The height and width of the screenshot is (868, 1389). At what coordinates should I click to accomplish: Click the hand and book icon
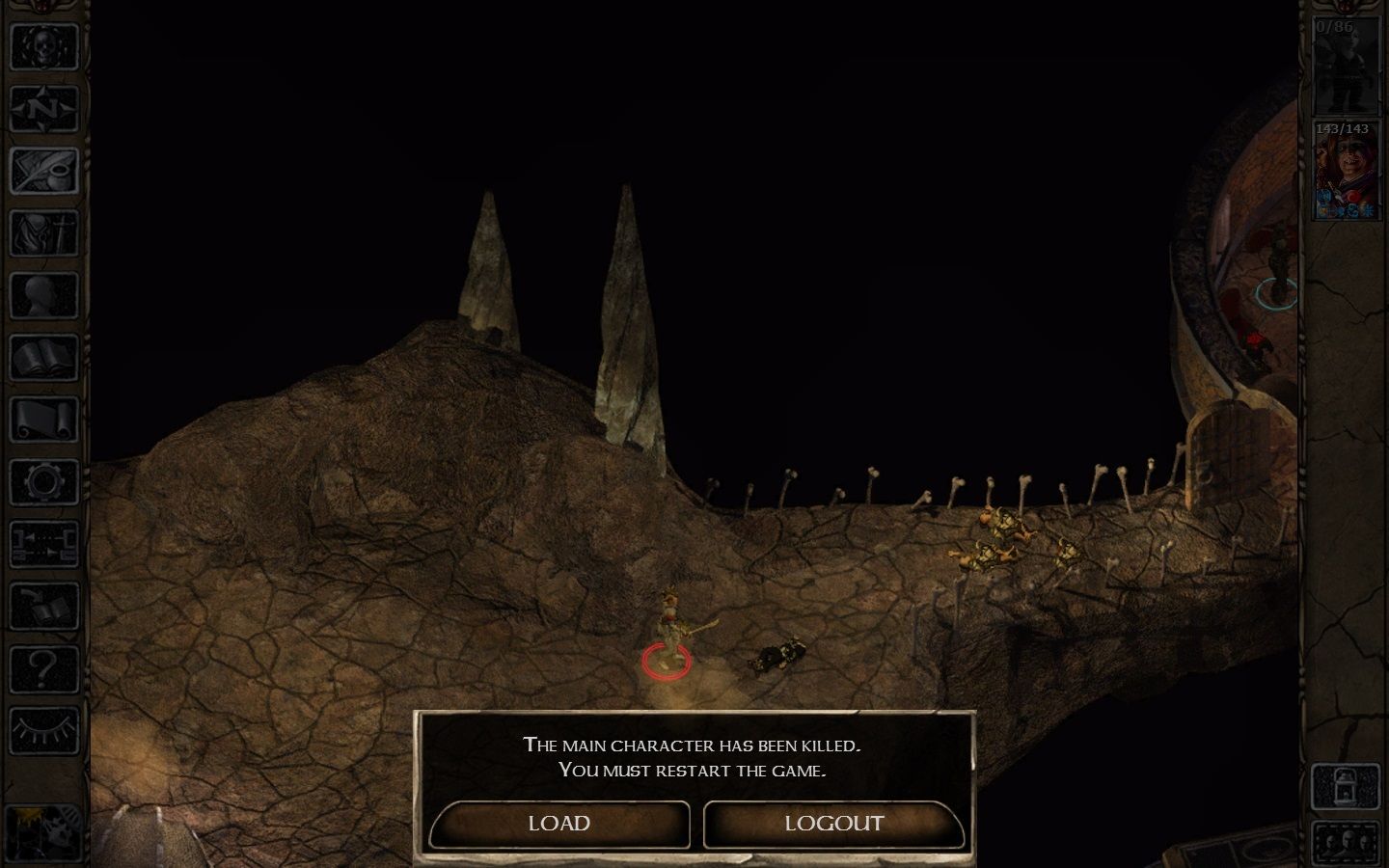pos(43,607)
